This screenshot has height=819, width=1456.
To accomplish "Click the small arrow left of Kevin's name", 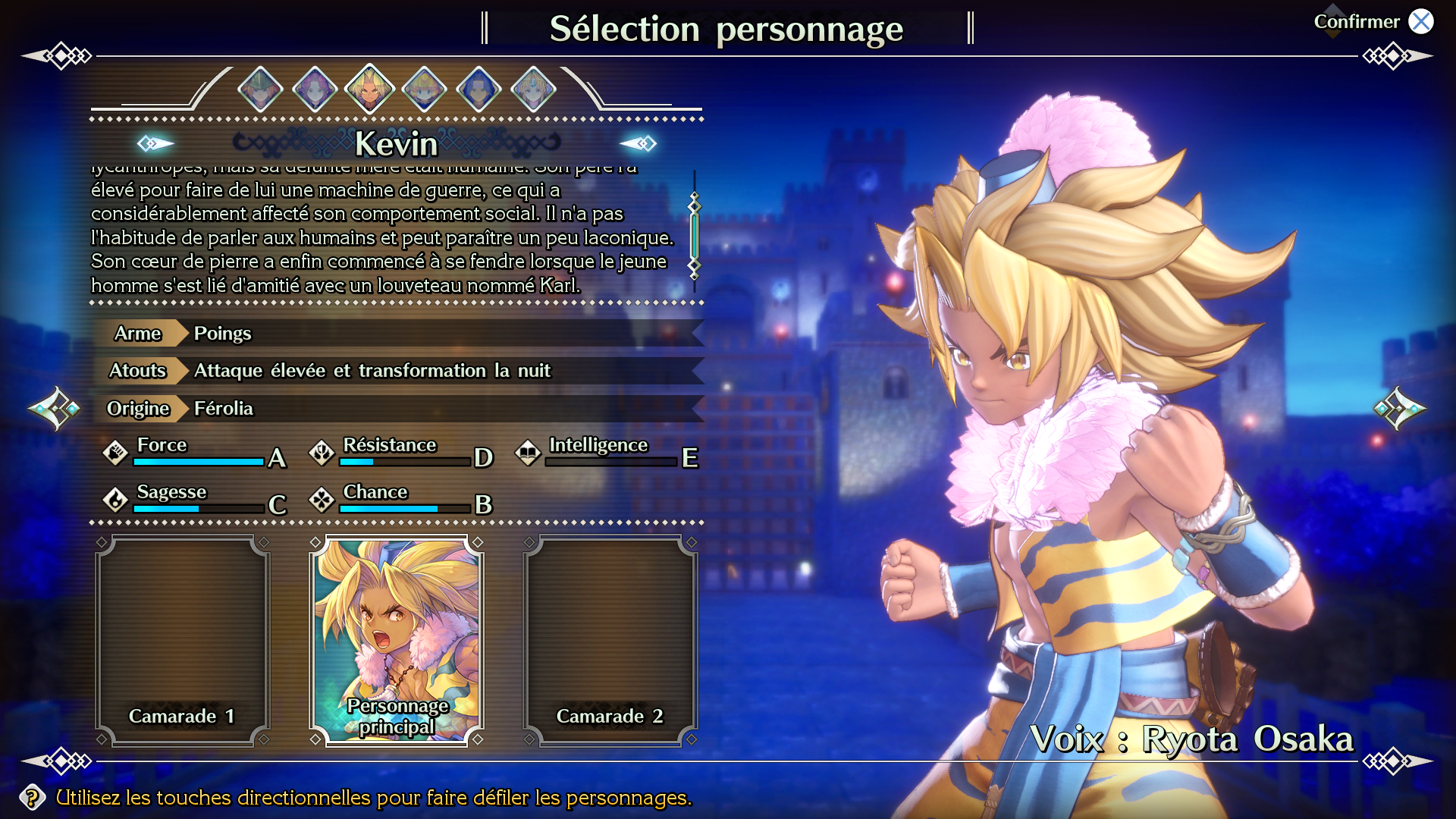I will 155,143.
